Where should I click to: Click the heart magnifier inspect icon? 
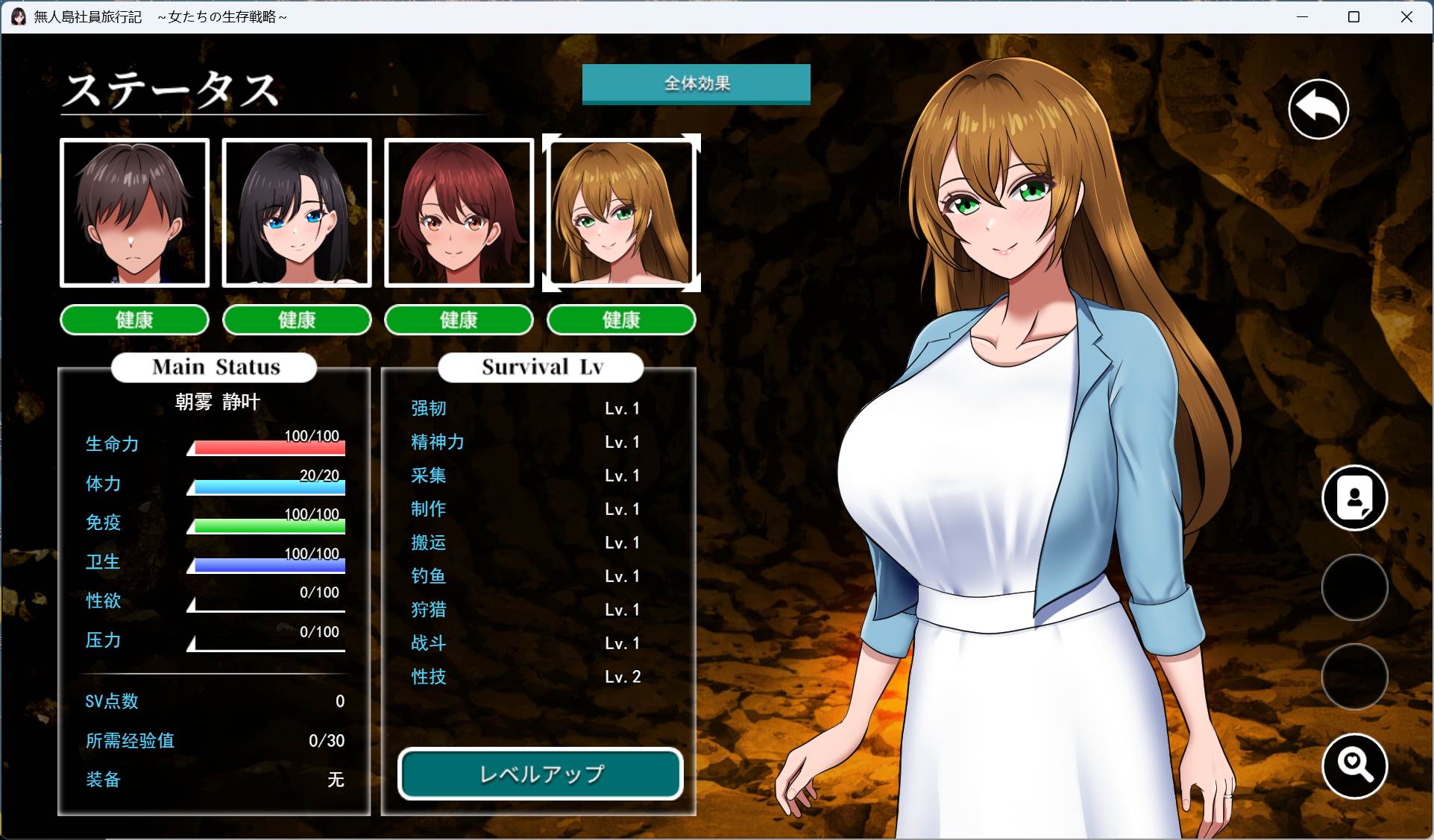point(1354,766)
